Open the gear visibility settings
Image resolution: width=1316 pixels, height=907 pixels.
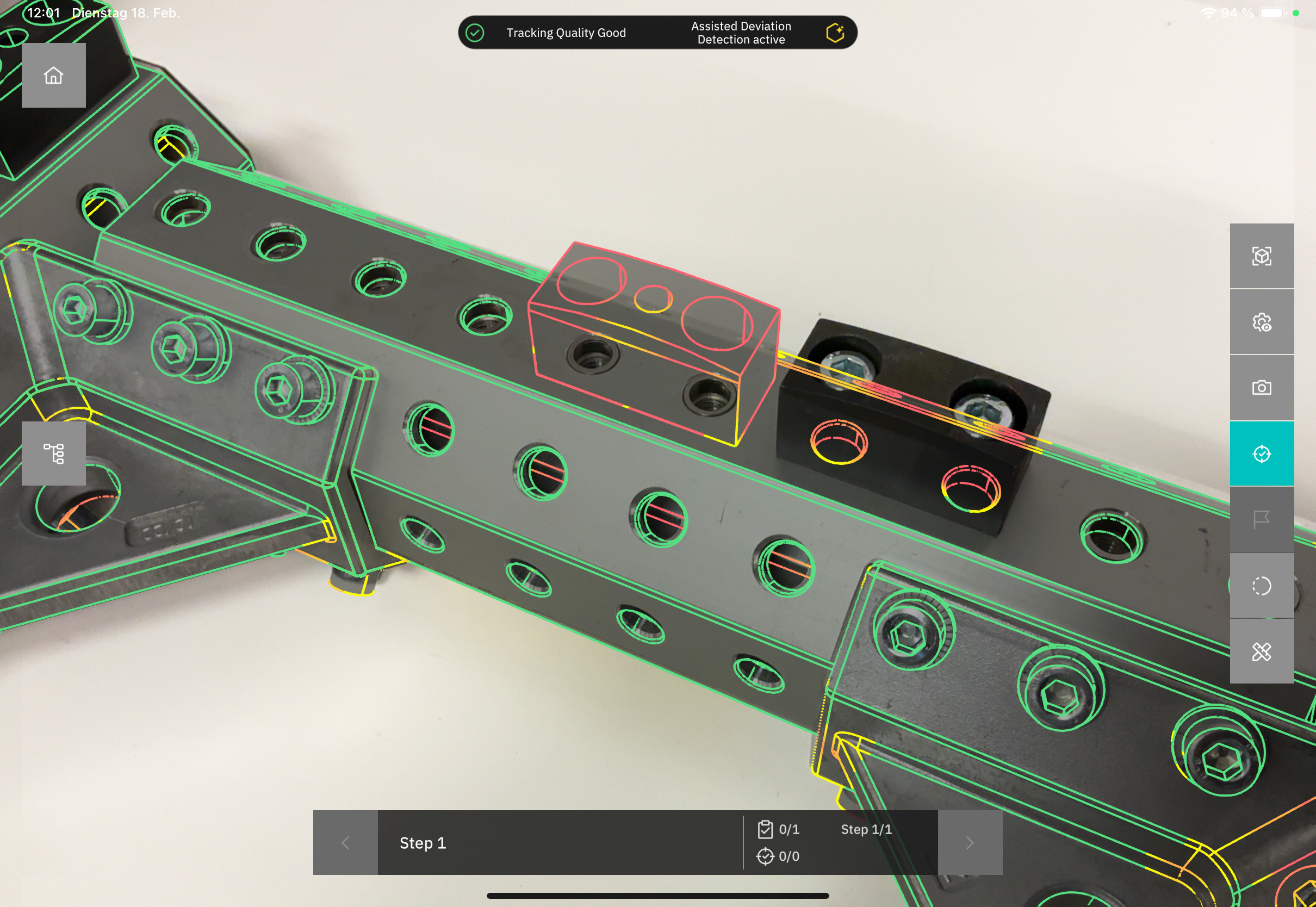tap(1262, 322)
